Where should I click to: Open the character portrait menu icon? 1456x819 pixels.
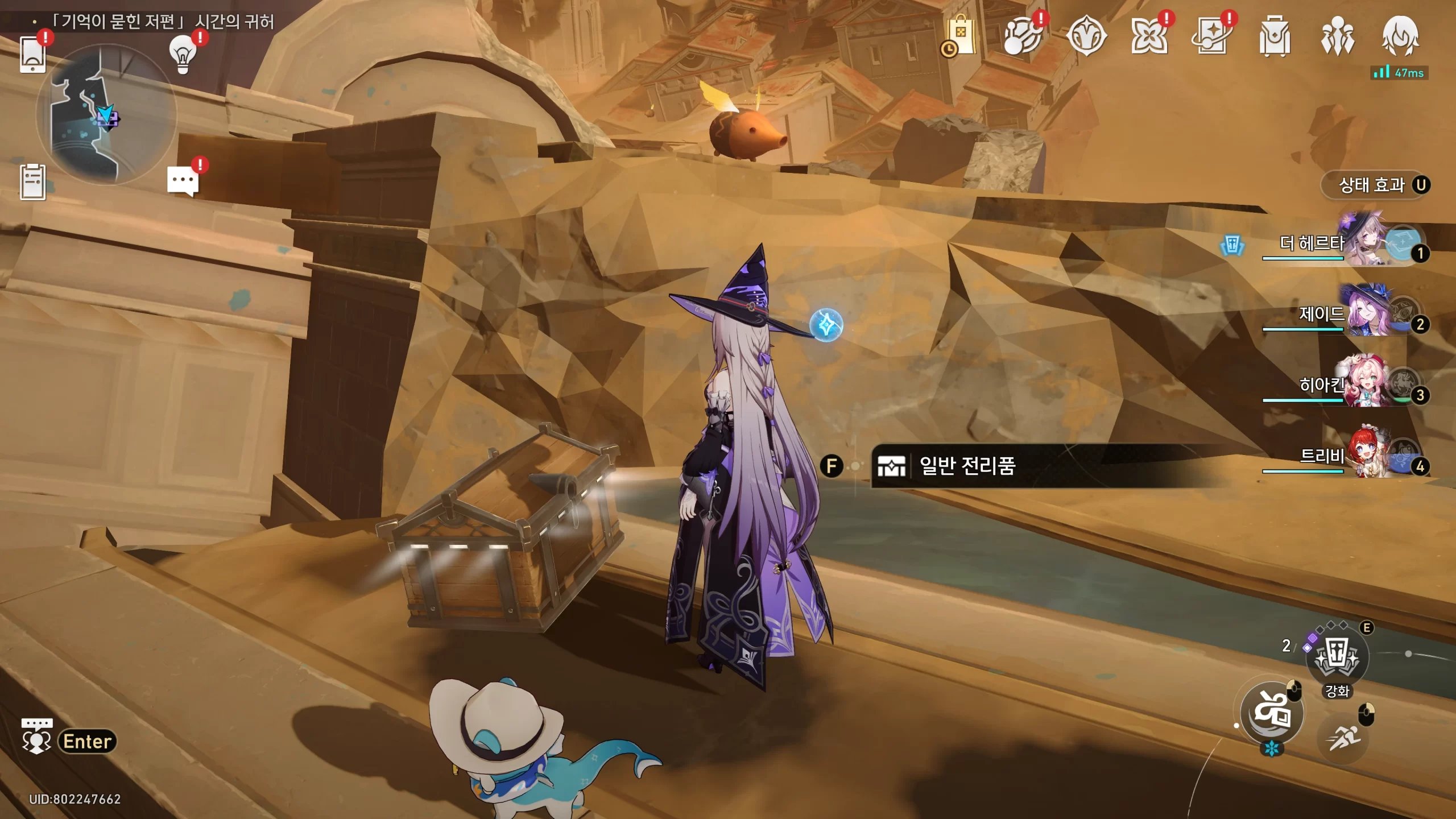click(1400, 36)
